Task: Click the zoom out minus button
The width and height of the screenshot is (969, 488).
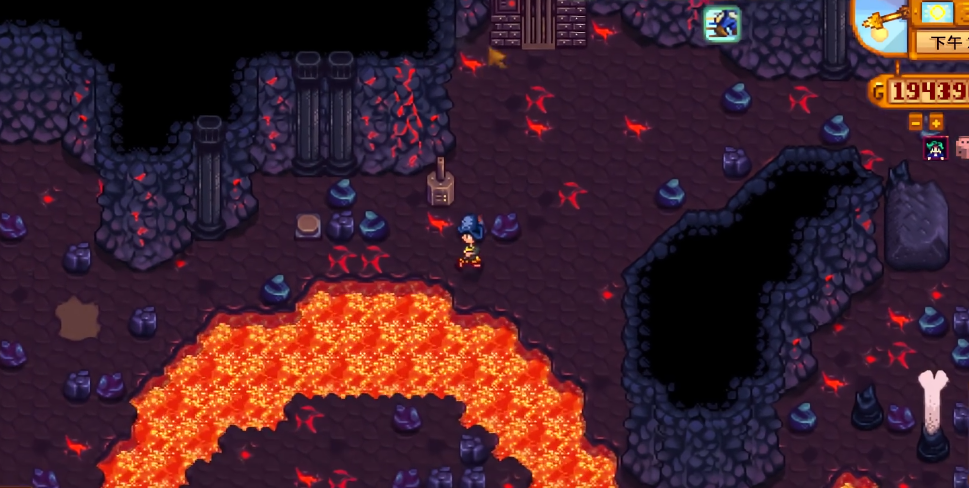Action: pyautogui.click(x=916, y=122)
